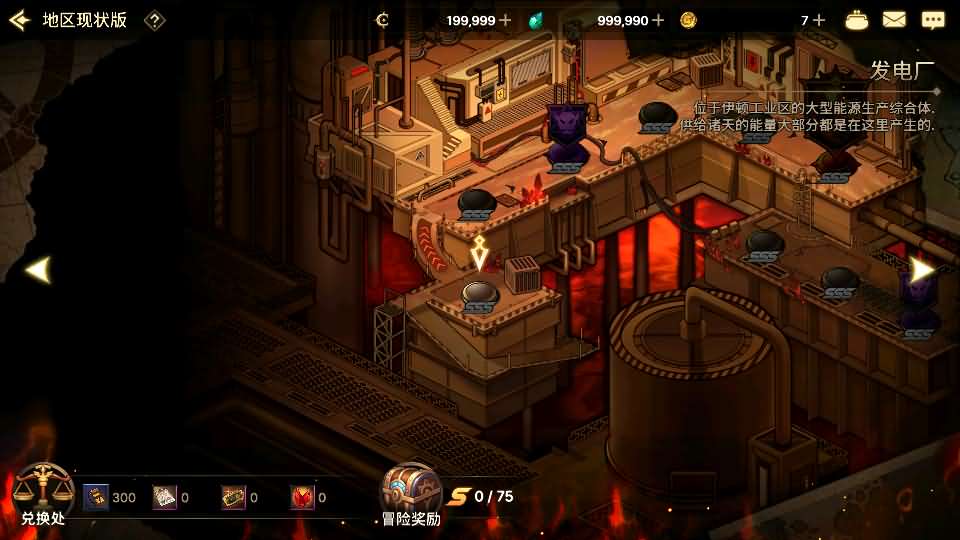This screenshot has height=540, width=960.
Task: Open the question mark help button
Action: pos(154,20)
